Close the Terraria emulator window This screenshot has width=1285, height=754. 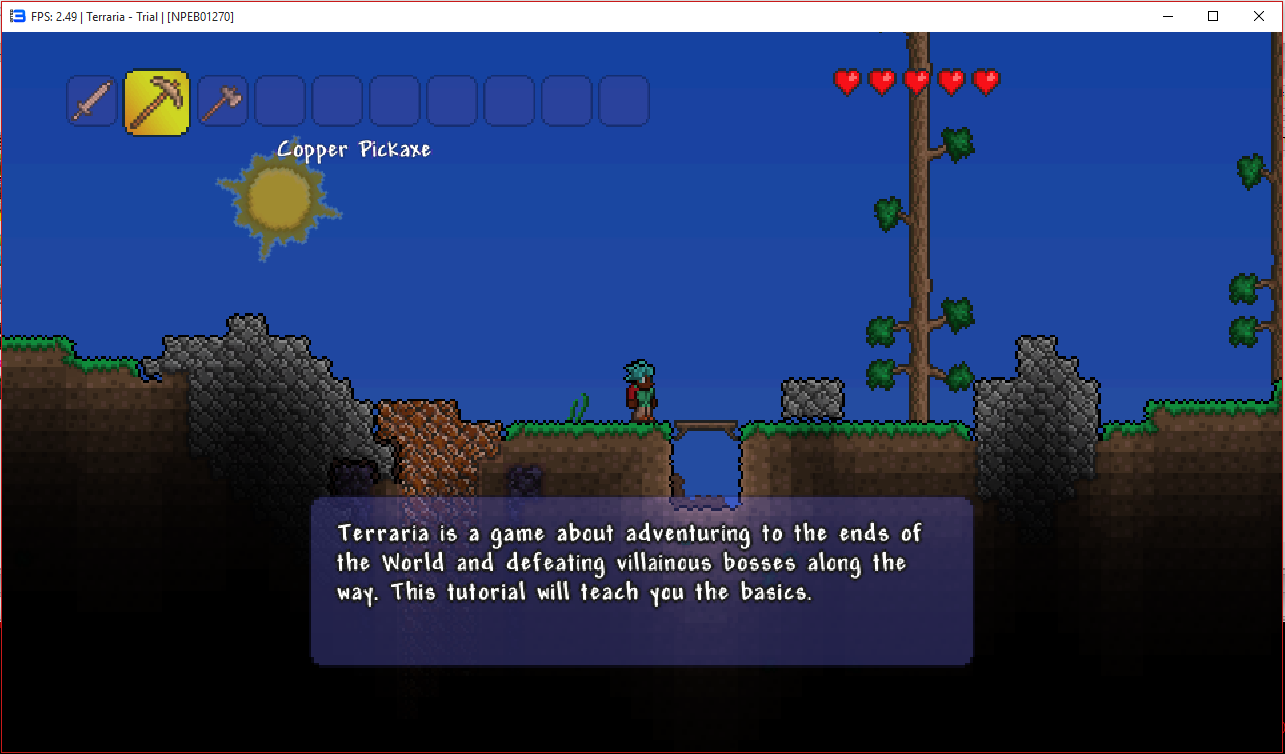[x=1258, y=16]
